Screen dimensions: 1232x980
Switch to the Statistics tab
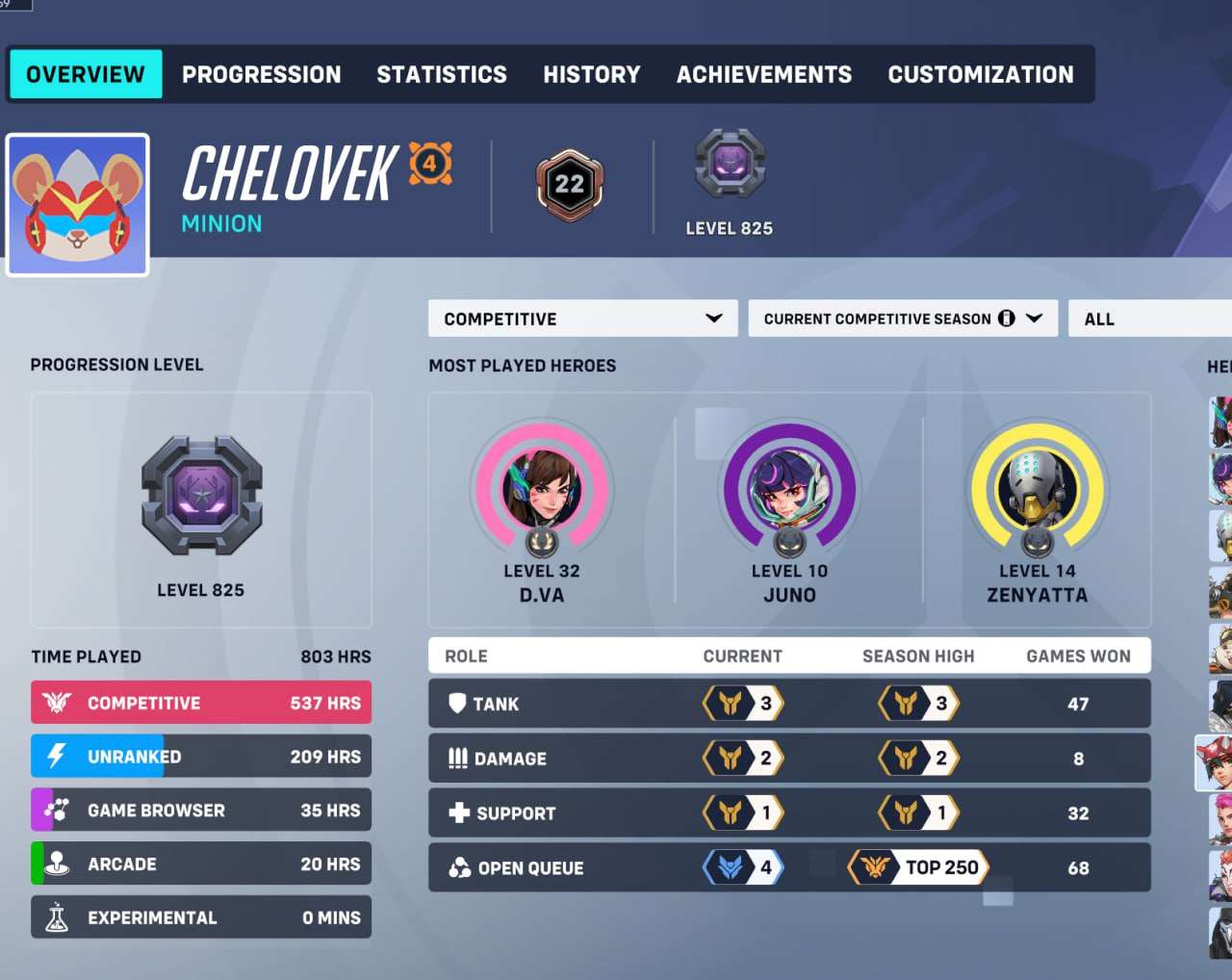pos(442,74)
